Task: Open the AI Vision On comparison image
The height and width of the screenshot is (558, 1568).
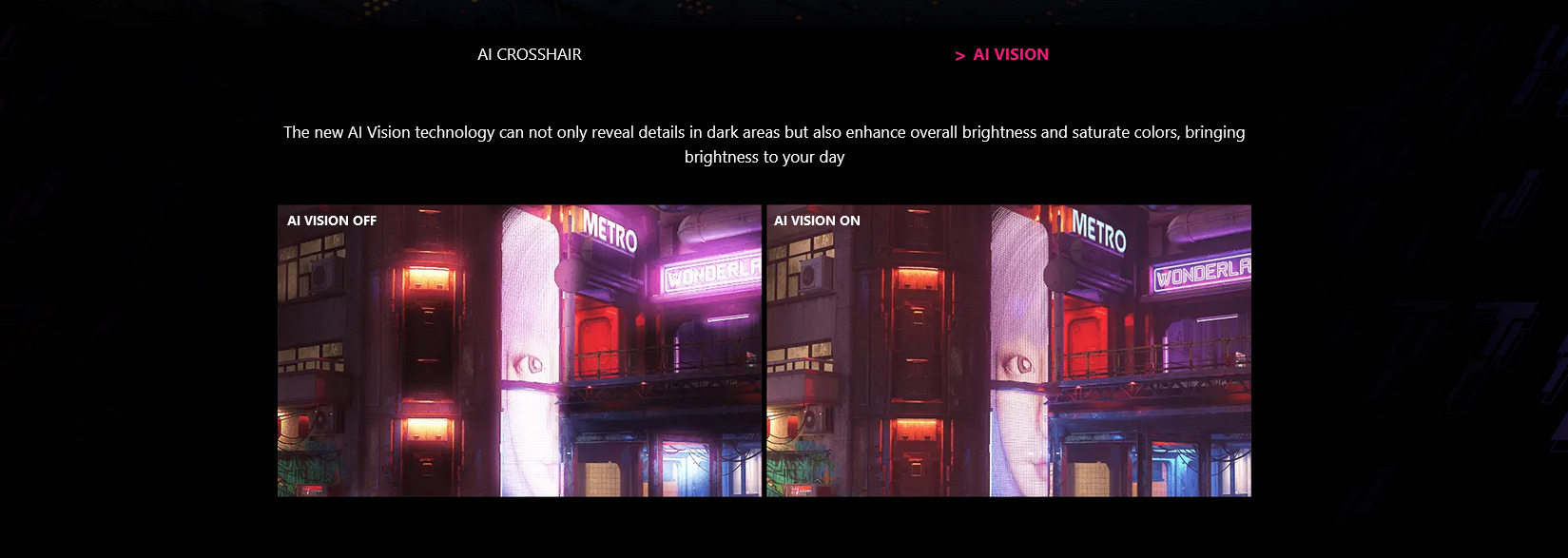Action: pyautogui.click(x=1008, y=351)
